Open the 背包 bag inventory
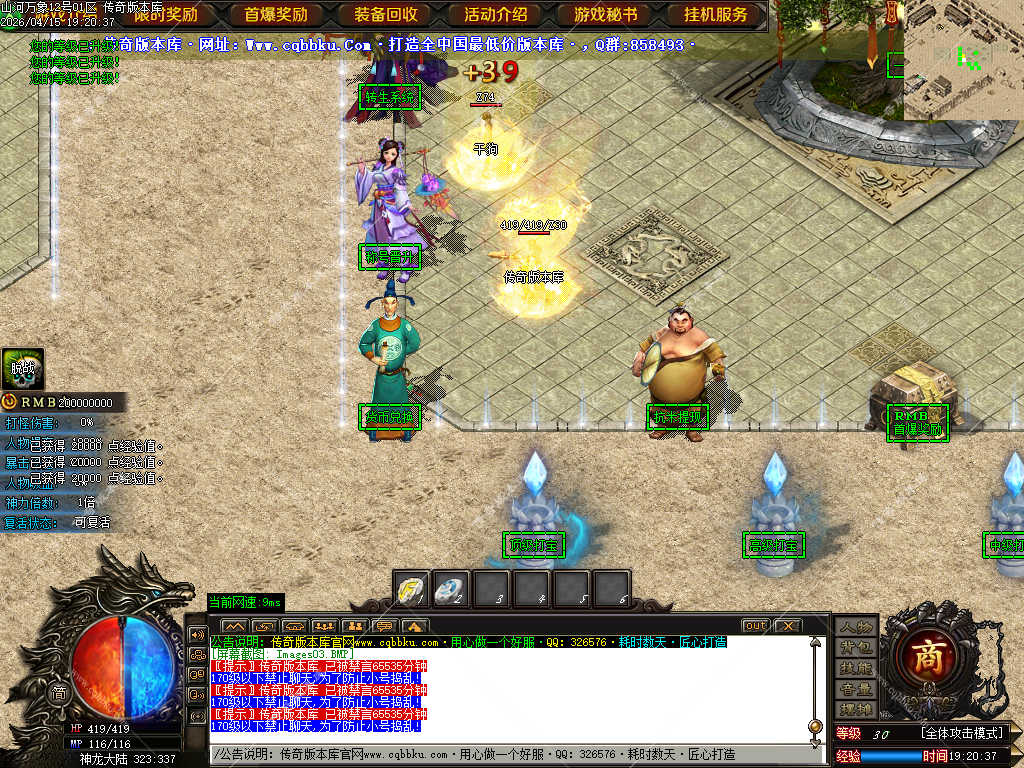Image resolution: width=1024 pixels, height=768 pixels. [856, 648]
